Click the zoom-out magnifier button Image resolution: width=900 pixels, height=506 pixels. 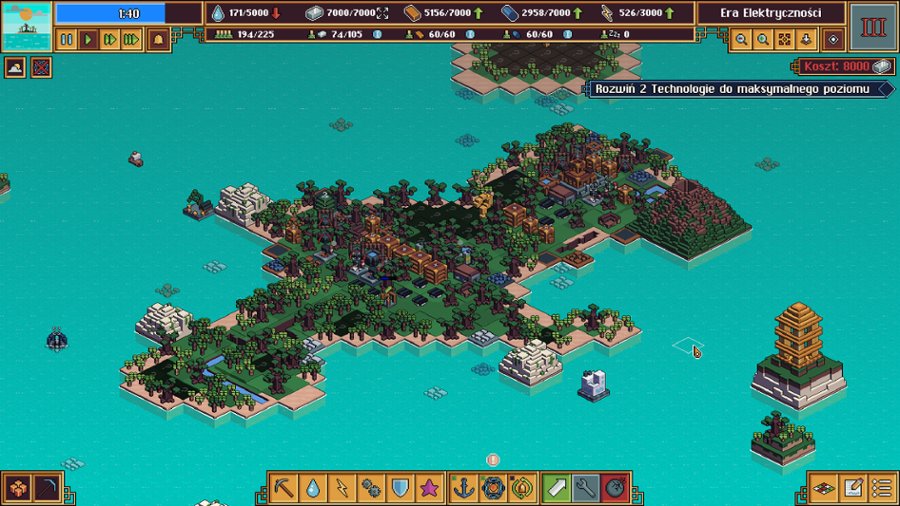click(x=741, y=40)
